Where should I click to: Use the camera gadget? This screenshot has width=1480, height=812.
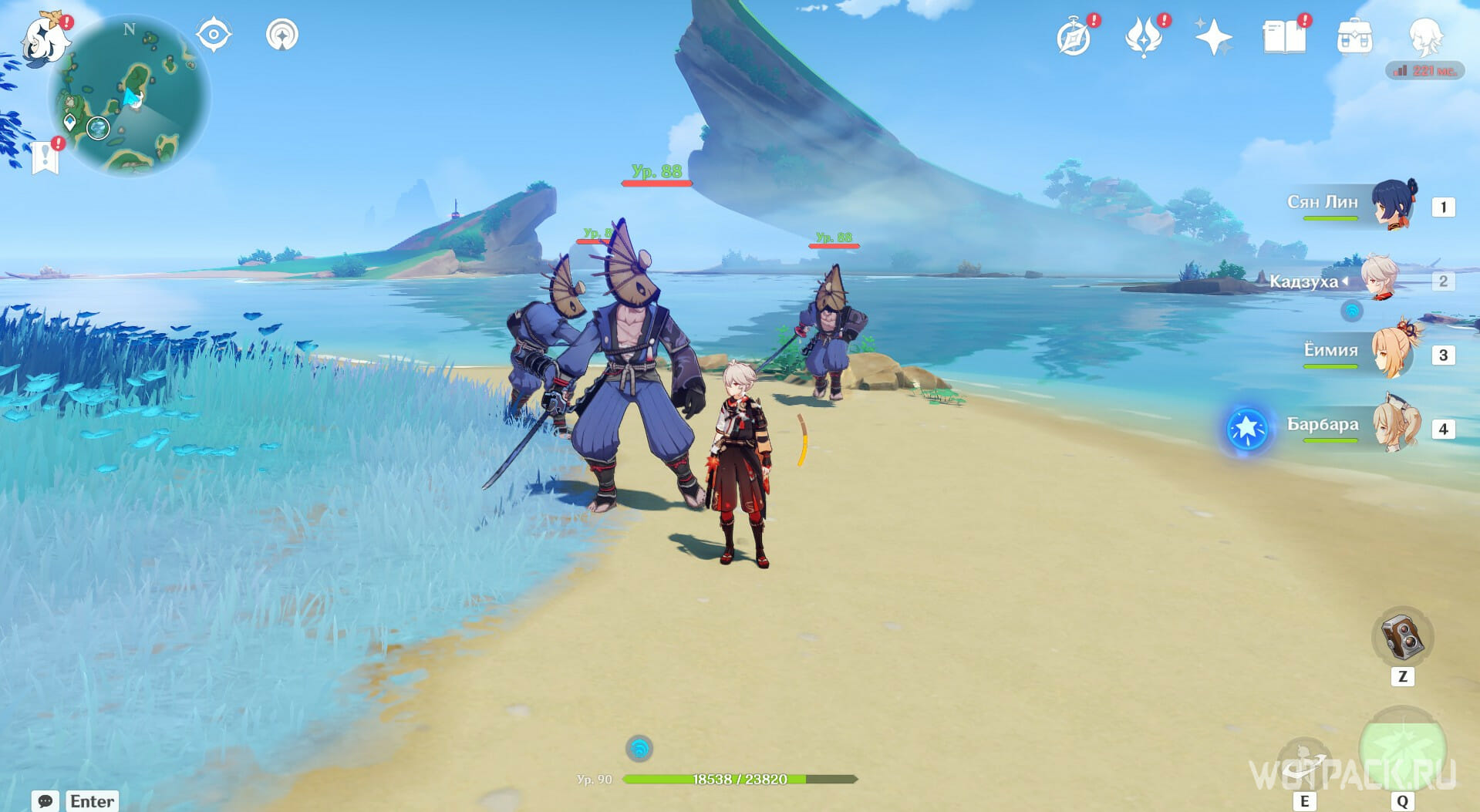[1402, 637]
